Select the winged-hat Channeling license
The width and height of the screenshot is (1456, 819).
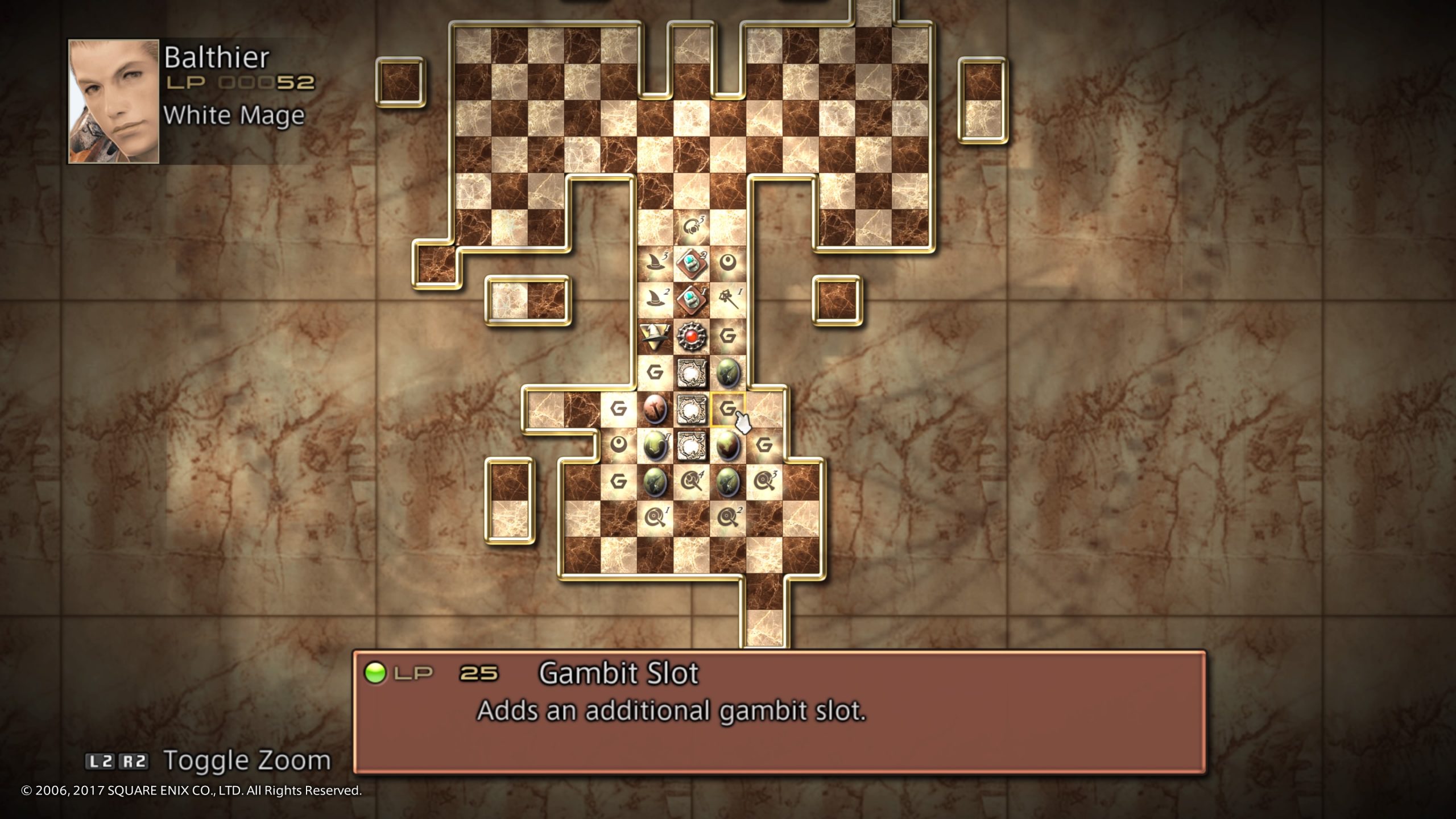[654, 337]
